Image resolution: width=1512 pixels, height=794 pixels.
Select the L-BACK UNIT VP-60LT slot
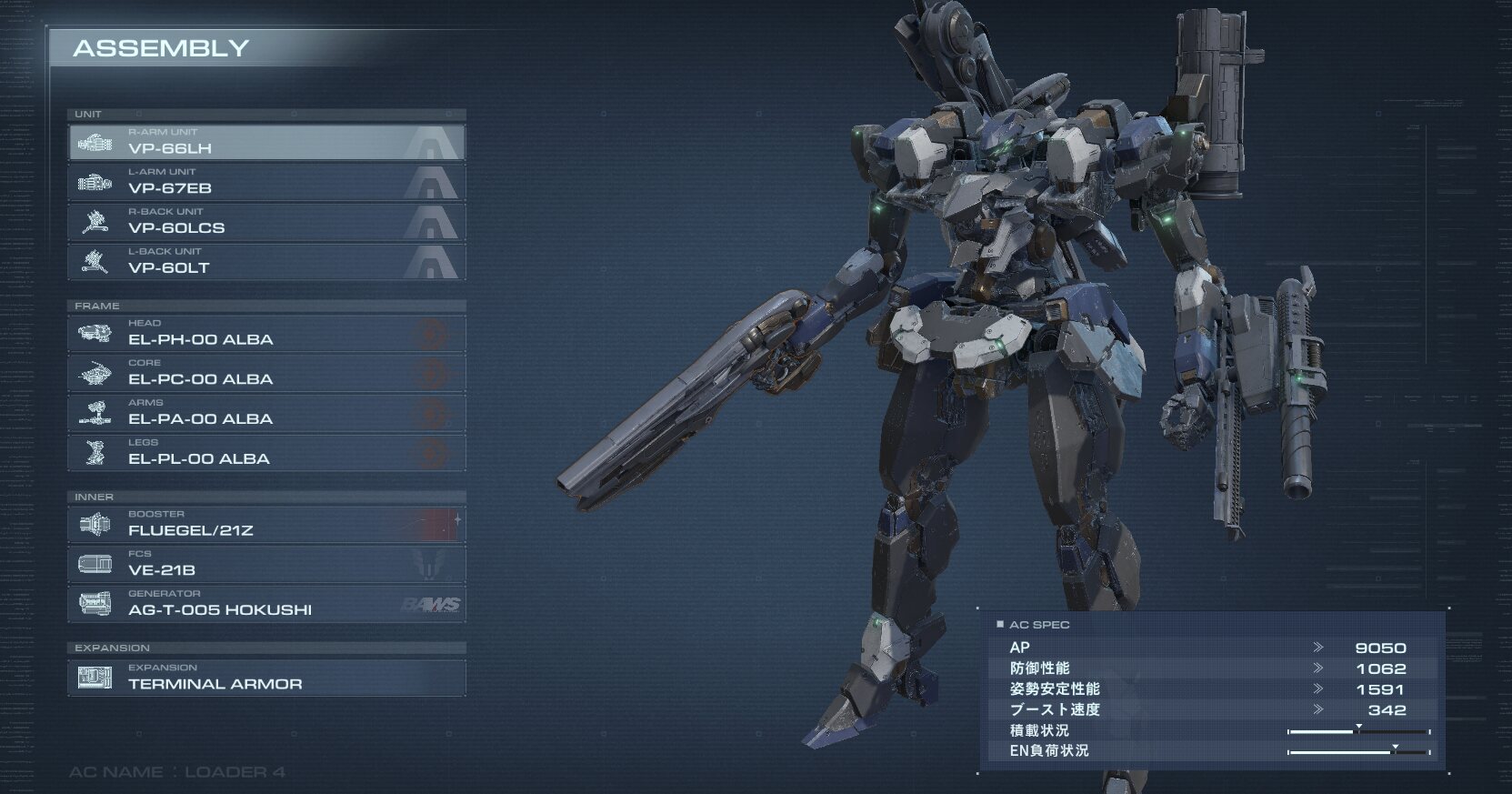click(266, 262)
